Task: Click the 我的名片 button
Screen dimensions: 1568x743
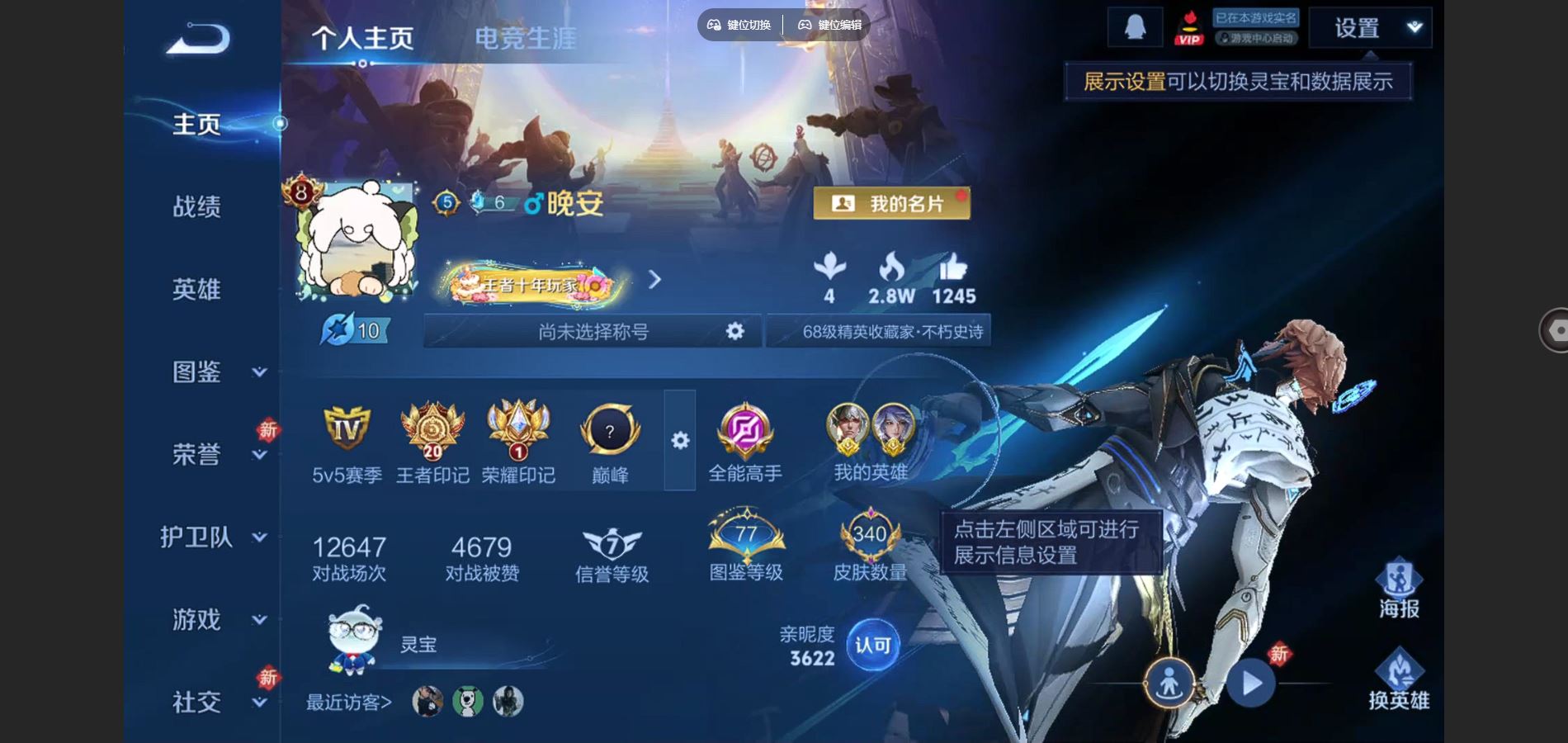Action: click(891, 202)
